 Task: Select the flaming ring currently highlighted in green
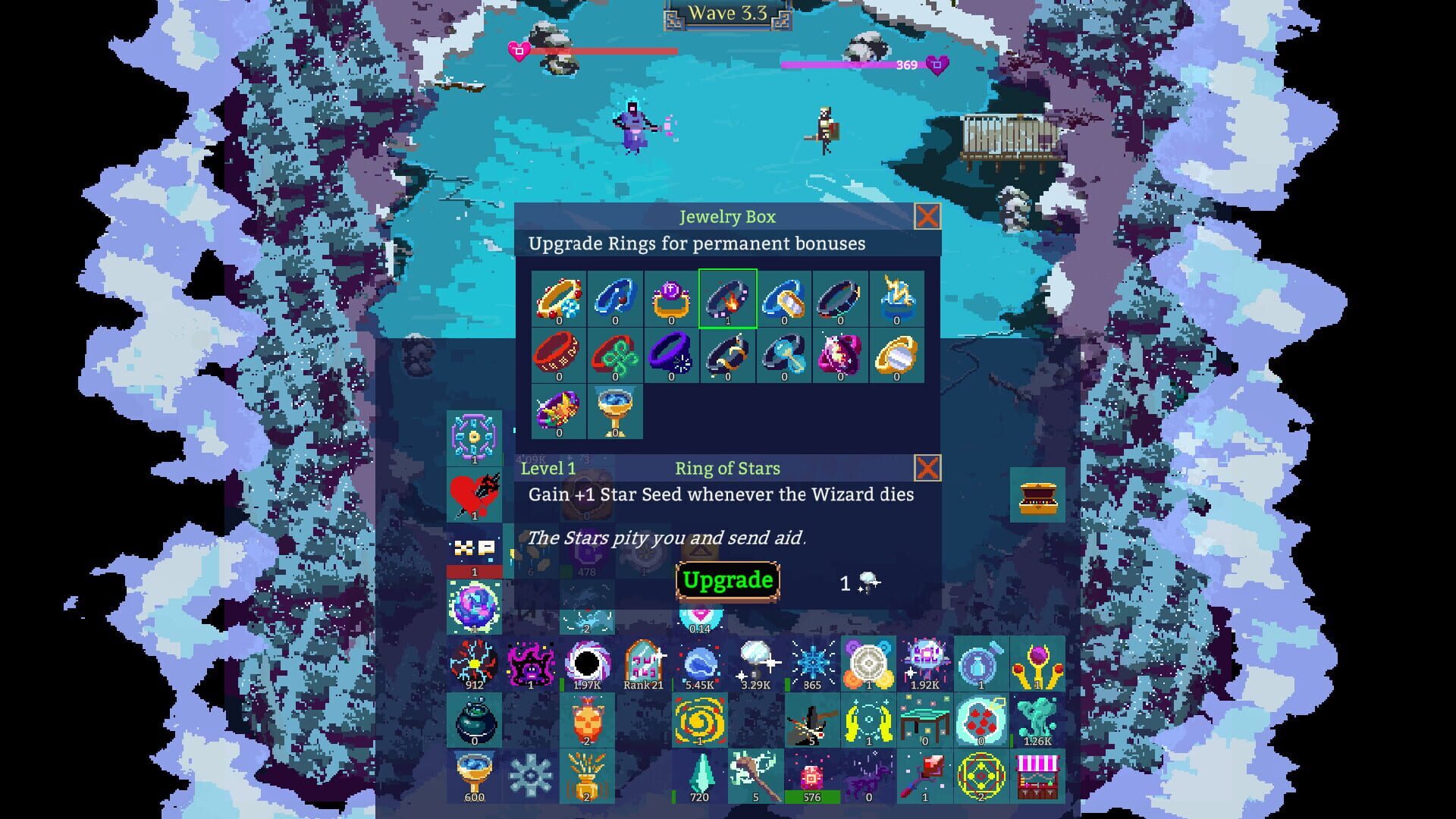pyautogui.click(x=728, y=300)
